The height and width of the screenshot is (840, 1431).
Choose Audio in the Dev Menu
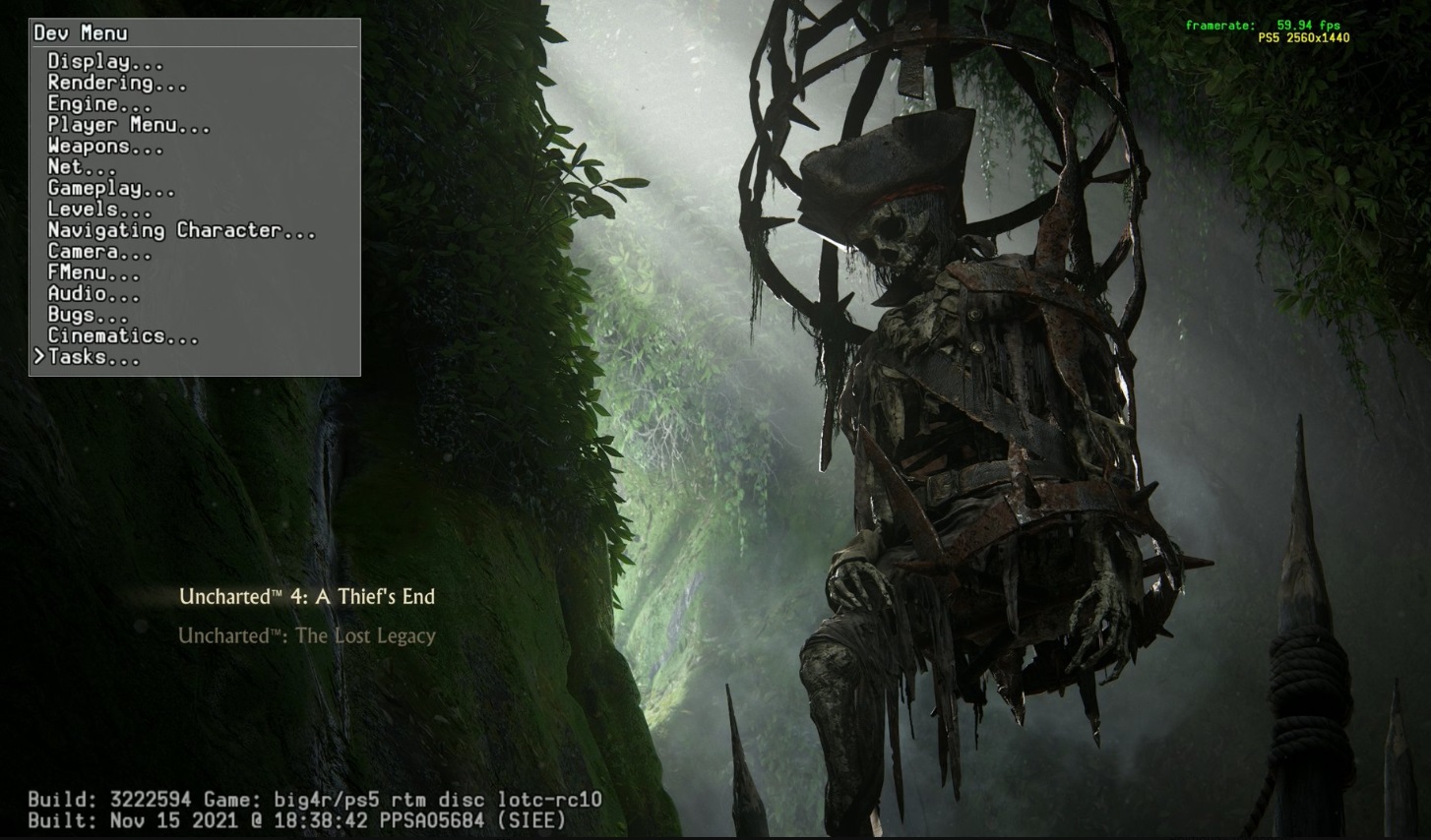coord(93,294)
